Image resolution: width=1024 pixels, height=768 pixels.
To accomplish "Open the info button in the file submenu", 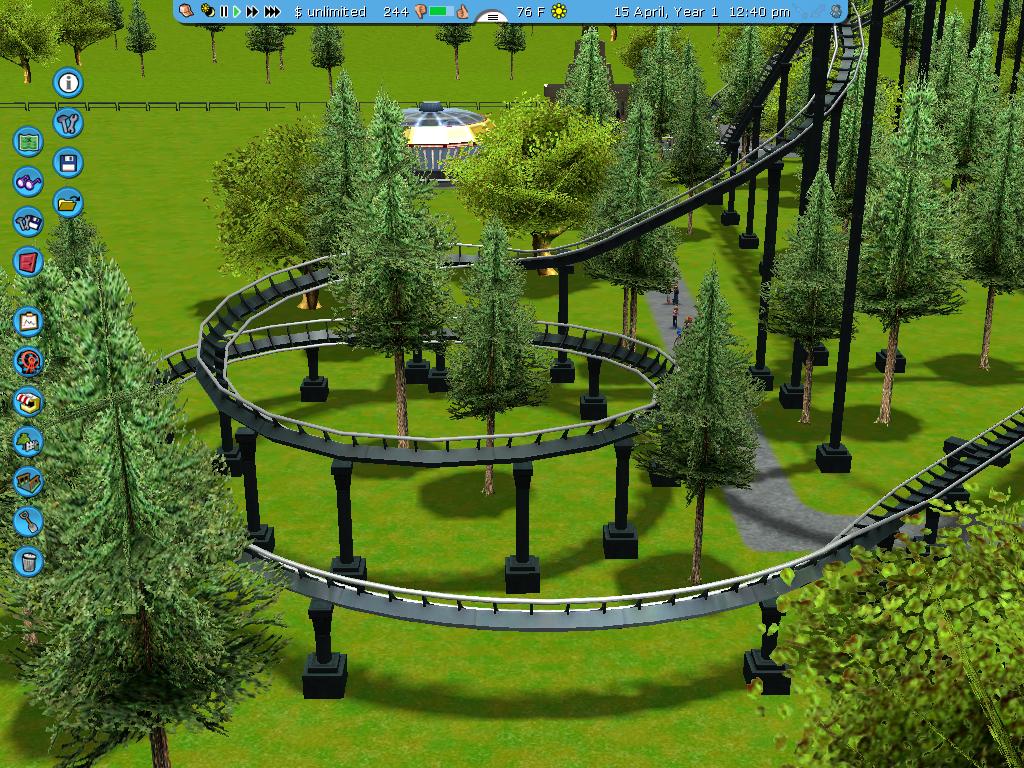I will pos(68,83).
